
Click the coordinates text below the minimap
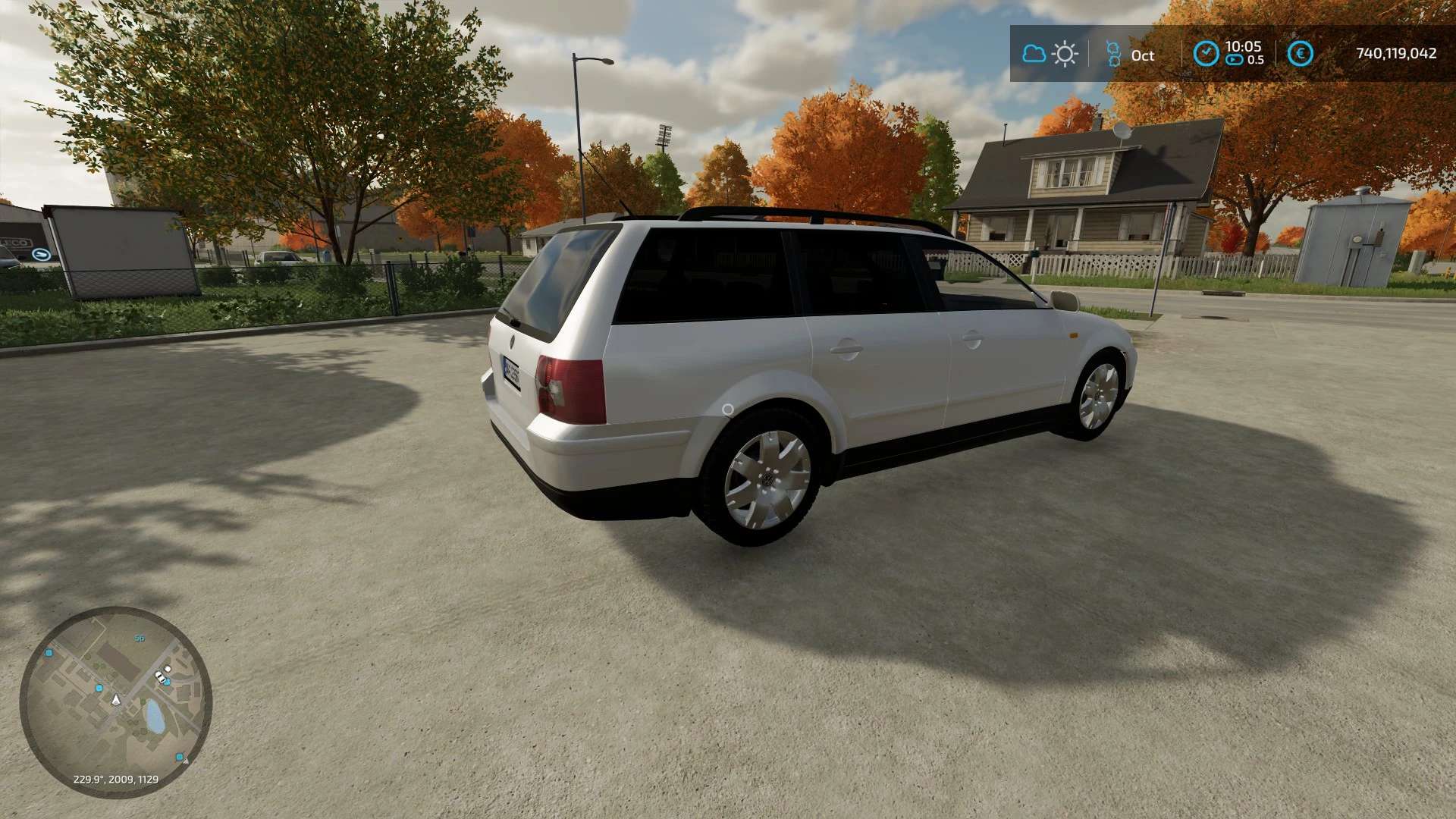pyautogui.click(x=116, y=779)
